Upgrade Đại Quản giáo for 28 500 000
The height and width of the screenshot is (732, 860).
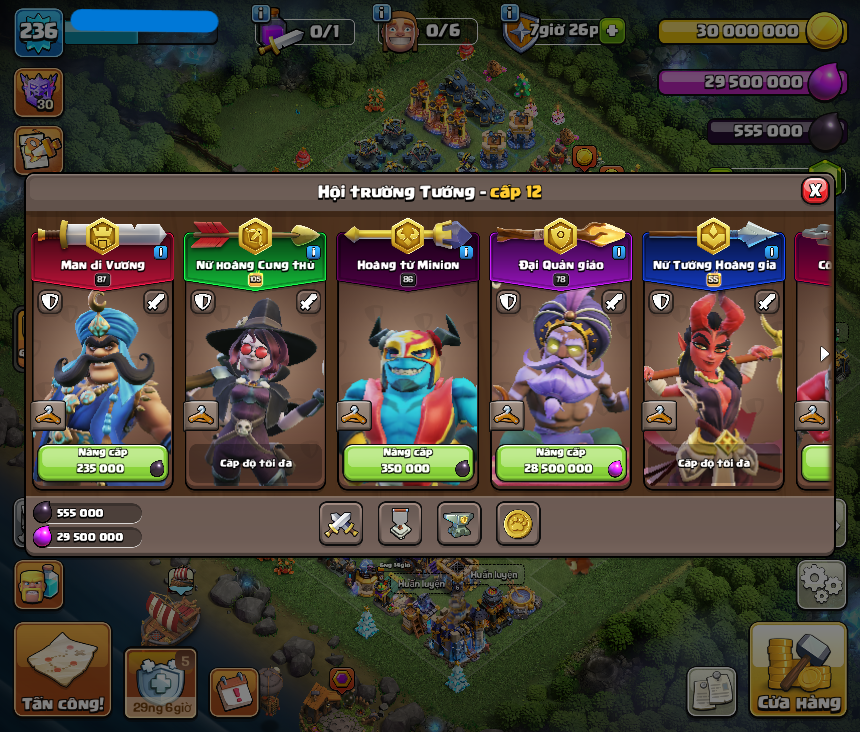[x=560, y=462]
